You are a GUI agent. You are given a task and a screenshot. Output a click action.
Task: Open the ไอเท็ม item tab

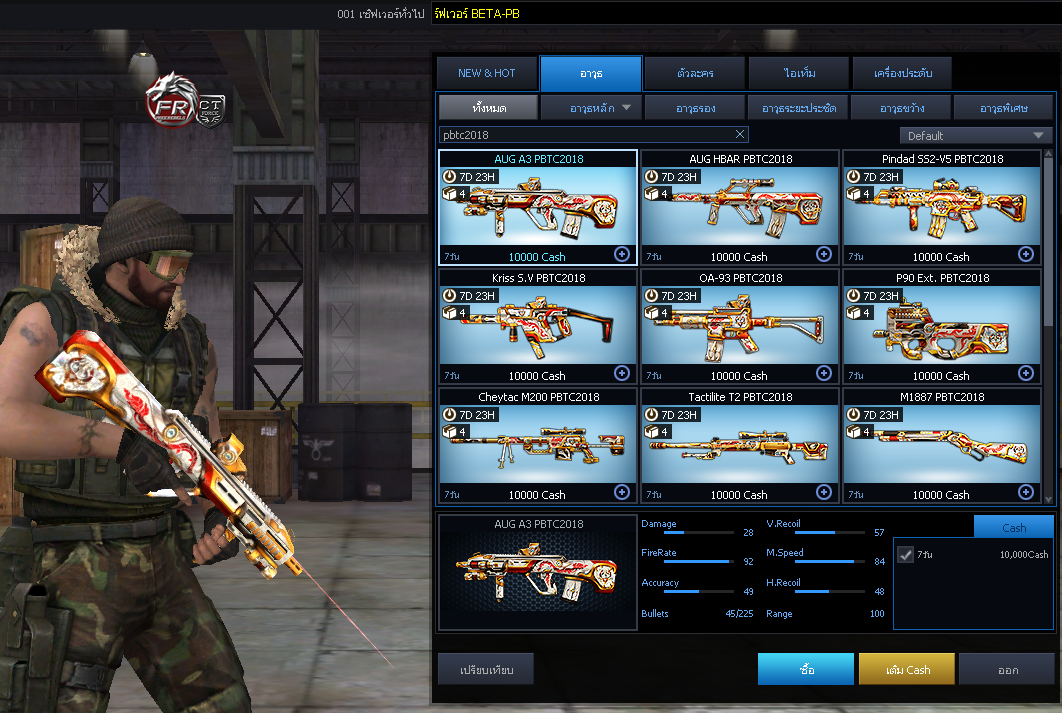pos(798,74)
